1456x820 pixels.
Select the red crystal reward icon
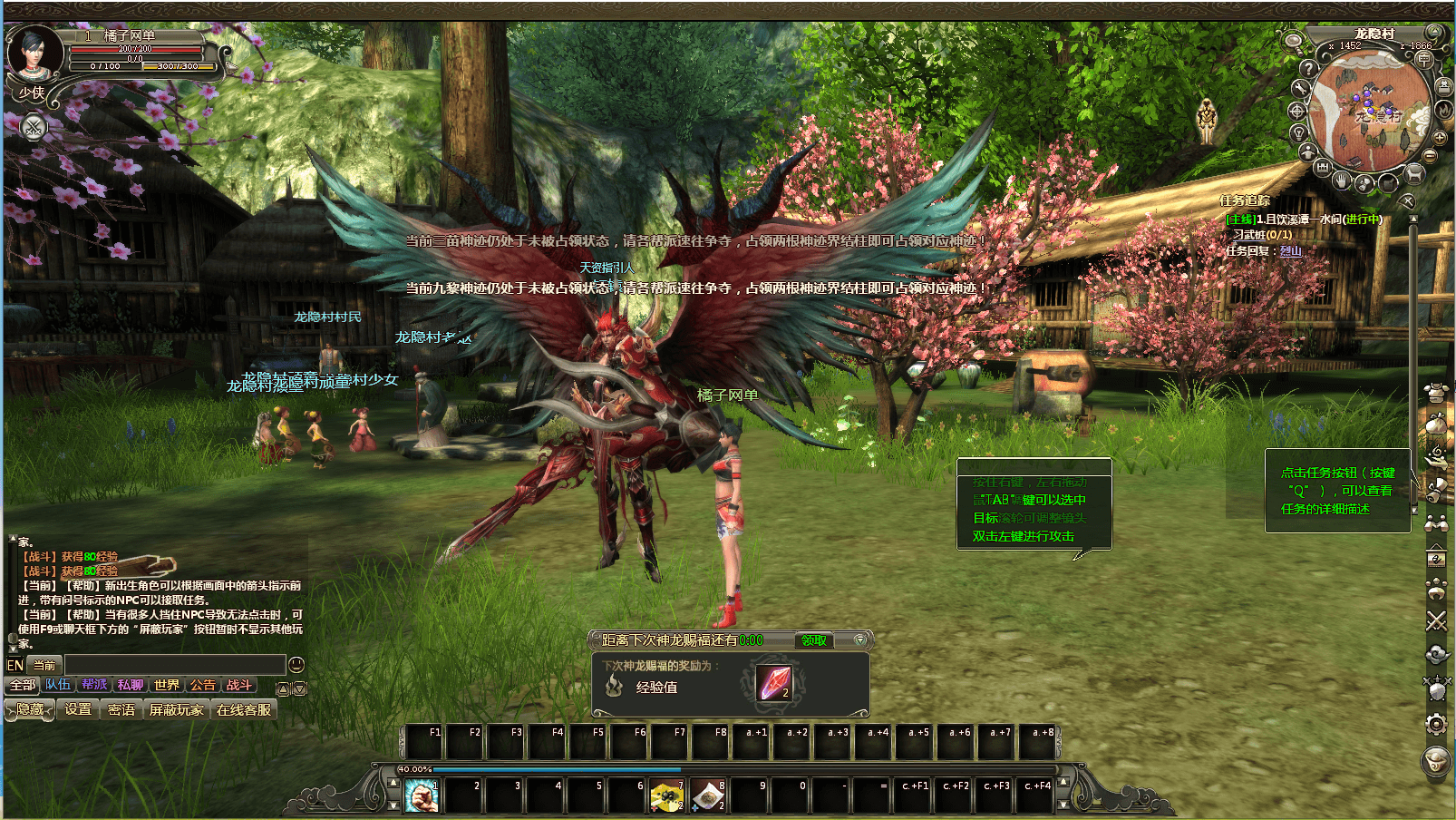pyautogui.click(x=775, y=683)
